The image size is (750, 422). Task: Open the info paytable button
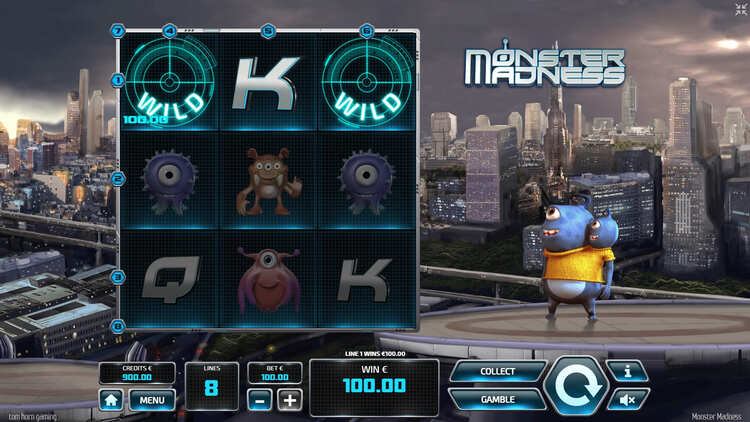tap(629, 371)
